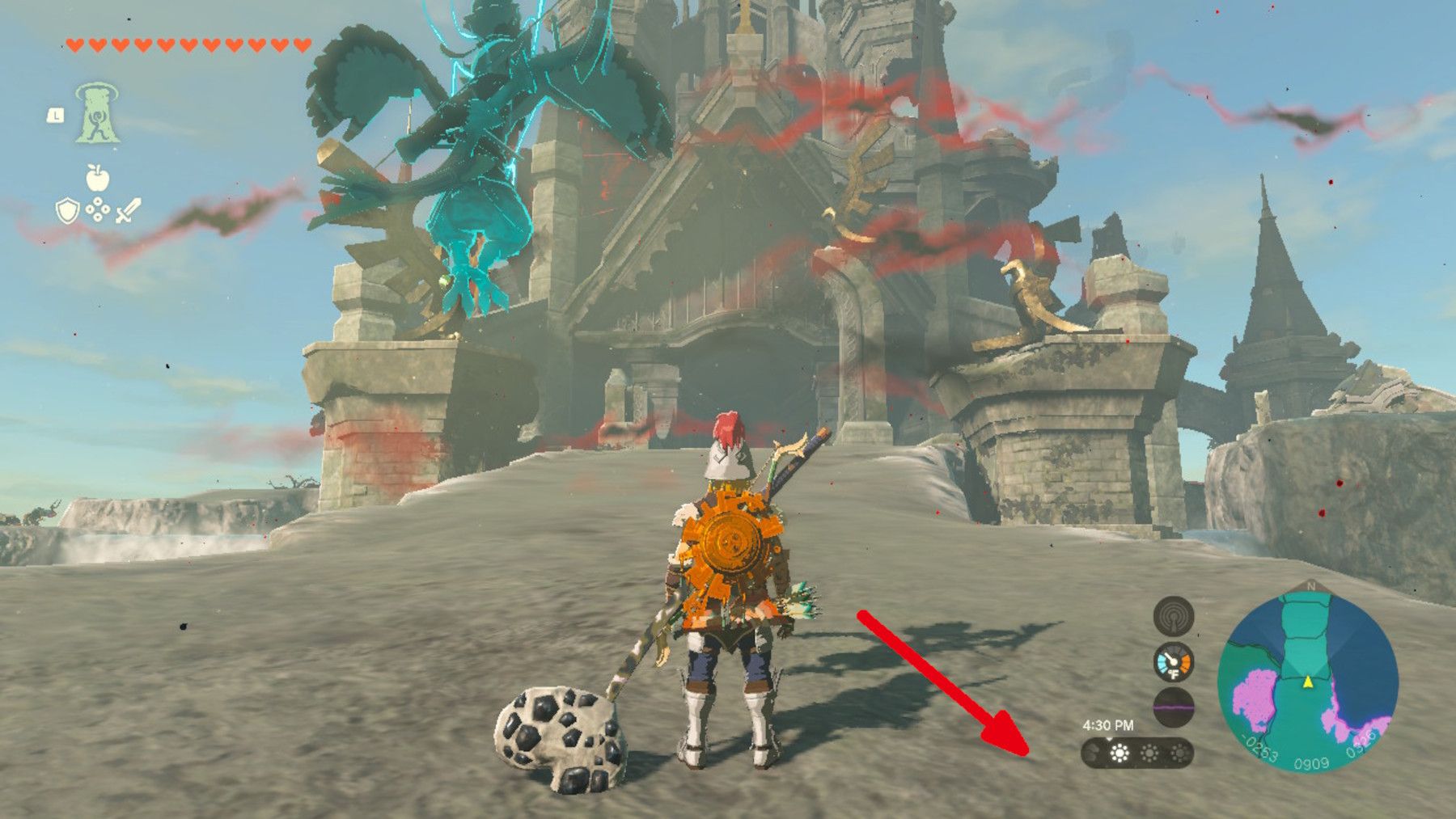Image resolution: width=1456 pixels, height=819 pixels.
Task: Click the sword weapon icon
Action: pyautogui.click(x=128, y=209)
